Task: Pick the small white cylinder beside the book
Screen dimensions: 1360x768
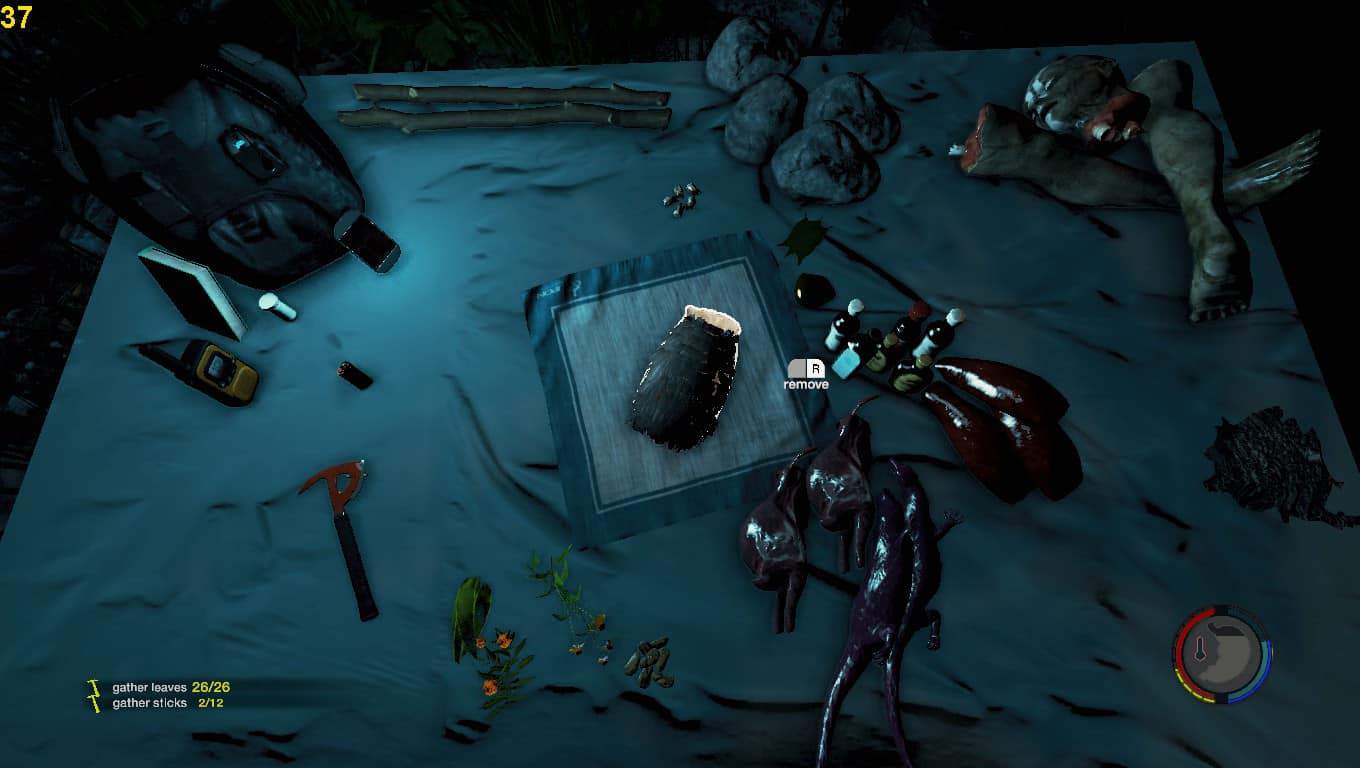Action: (x=277, y=306)
